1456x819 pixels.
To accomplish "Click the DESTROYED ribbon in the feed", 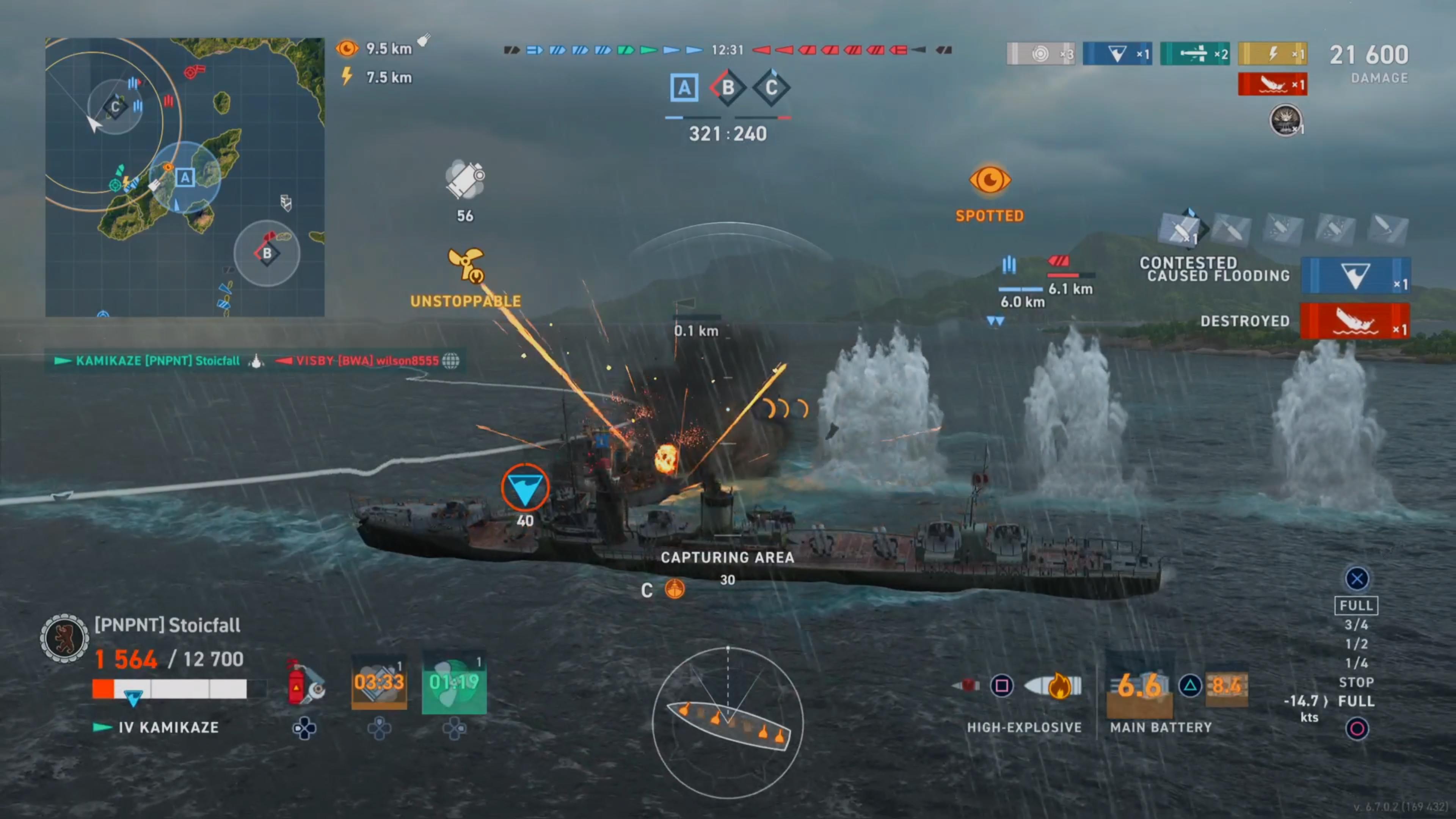I will click(1355, 321).
